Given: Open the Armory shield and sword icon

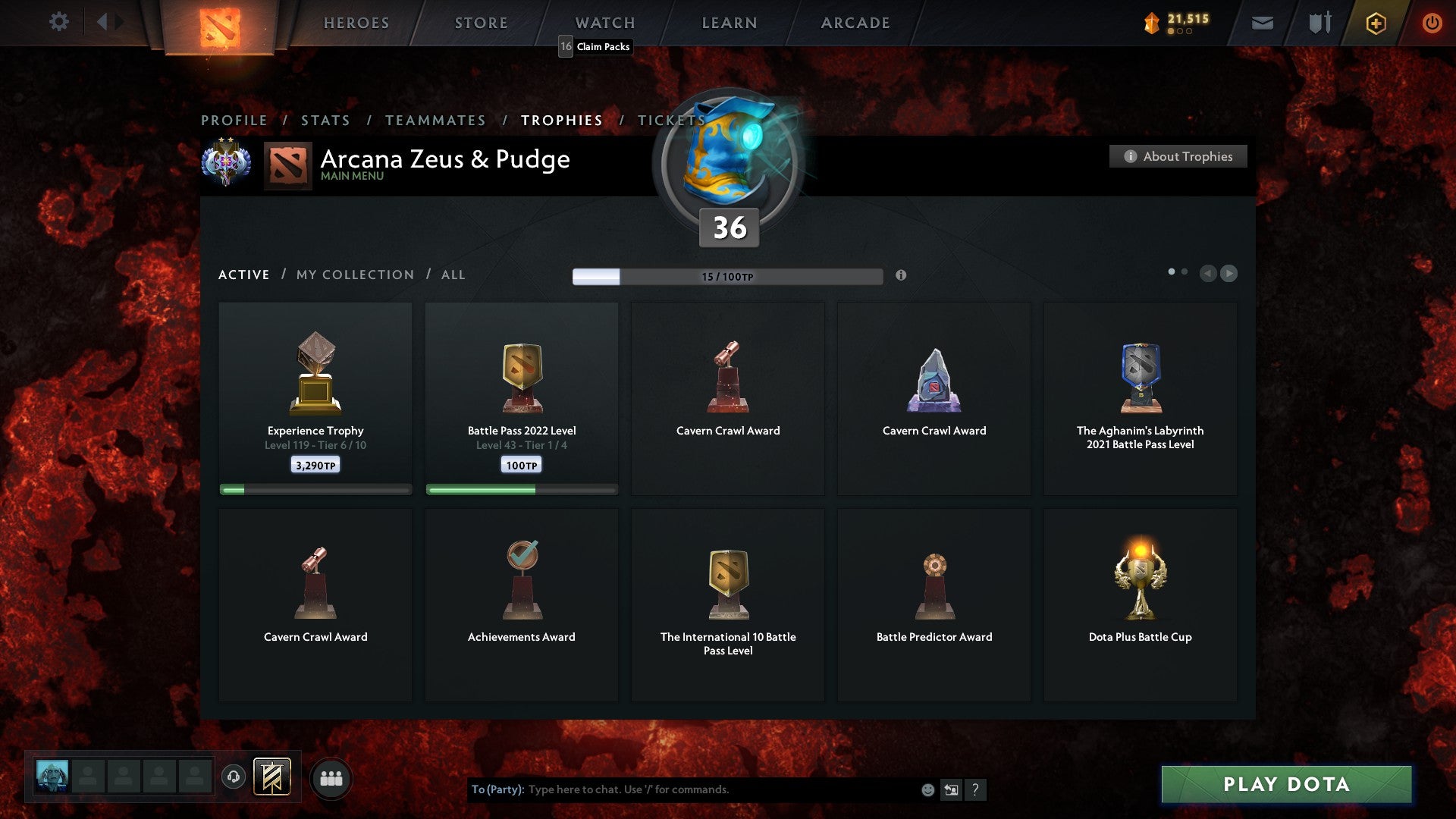Looking at the screenshot, I should pyautogui.click(x=1319, y=23).
